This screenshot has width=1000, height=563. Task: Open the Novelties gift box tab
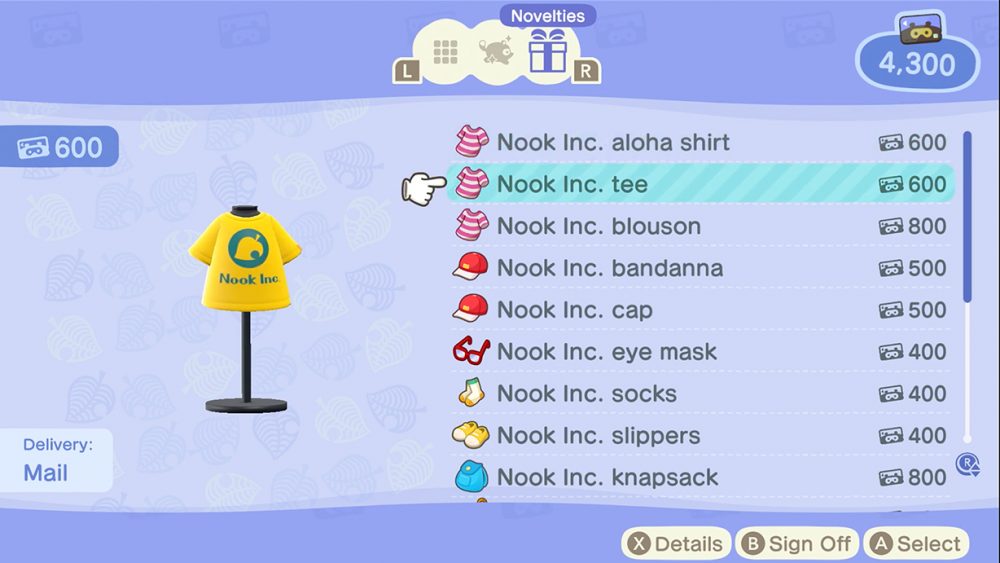tap(547, 51)
